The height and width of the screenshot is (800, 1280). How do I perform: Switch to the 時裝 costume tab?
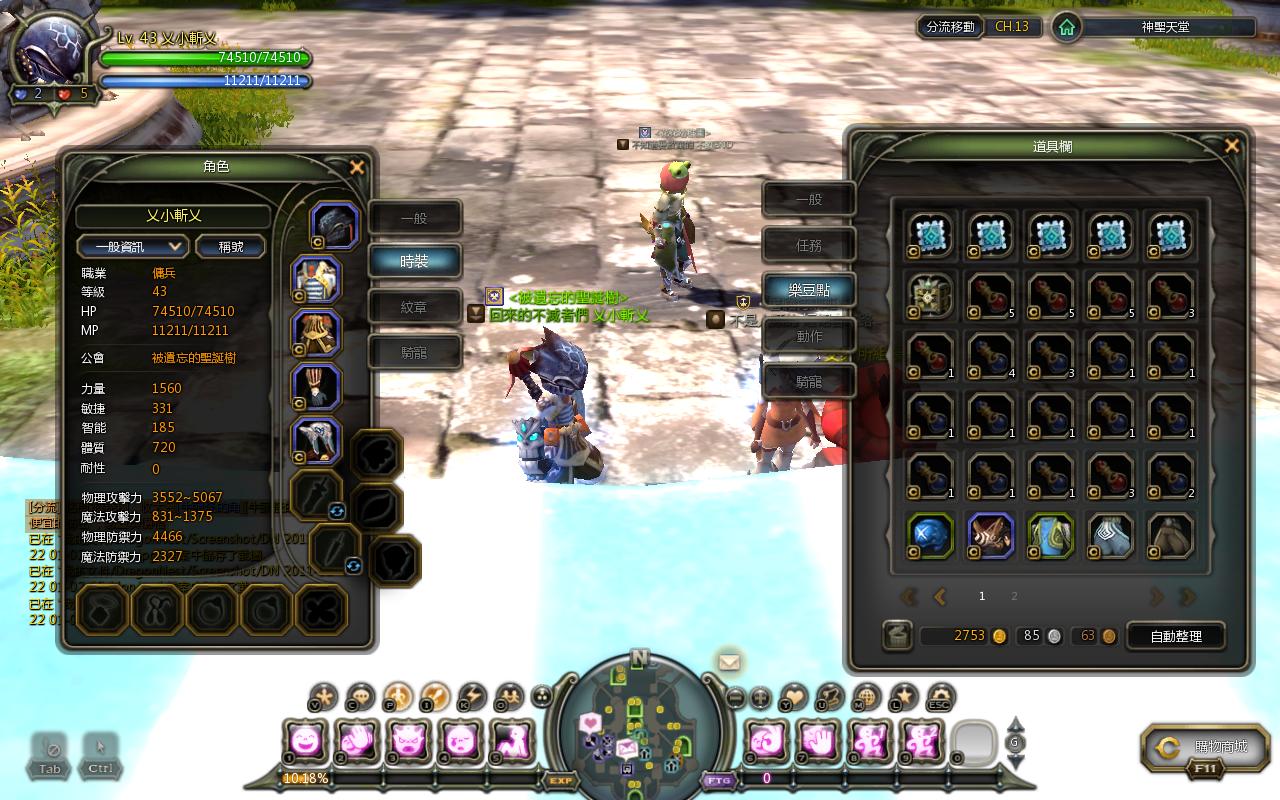point(414,261)
